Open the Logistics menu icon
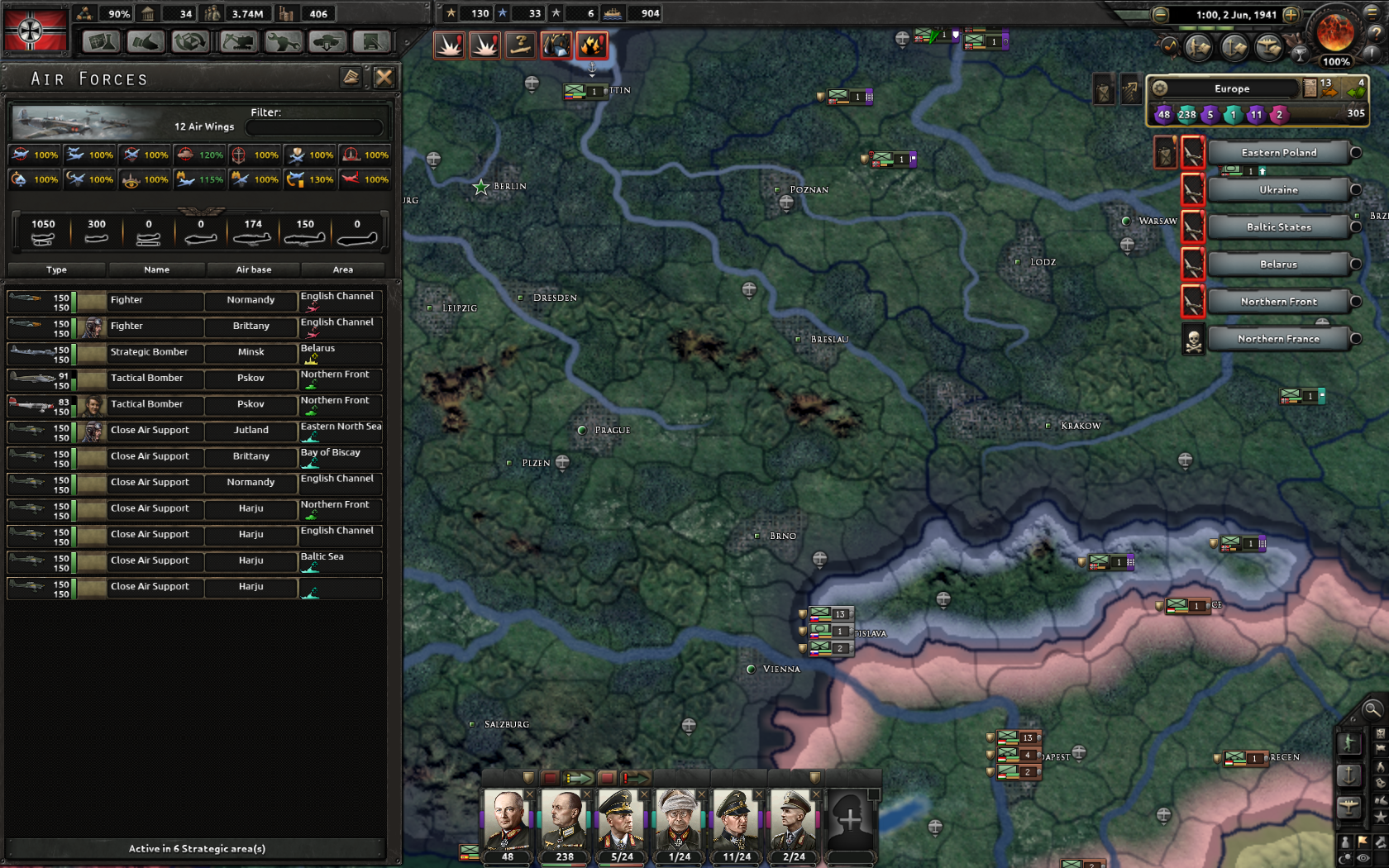The image size is (1389, 868). click(x=372, y=41)
